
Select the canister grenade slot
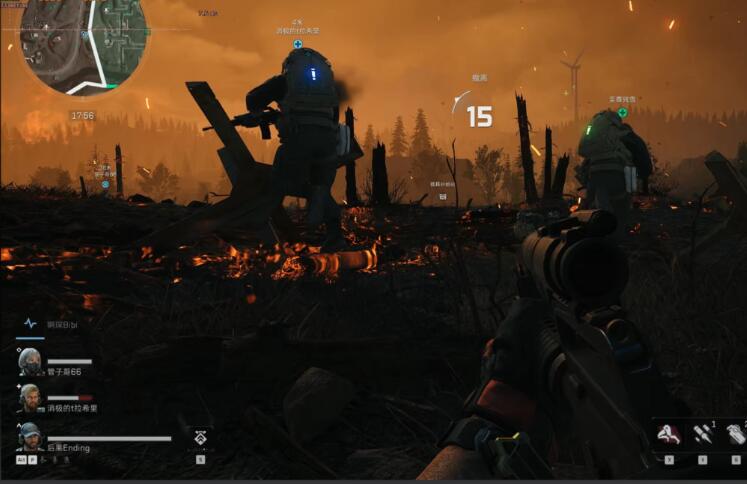734,434
